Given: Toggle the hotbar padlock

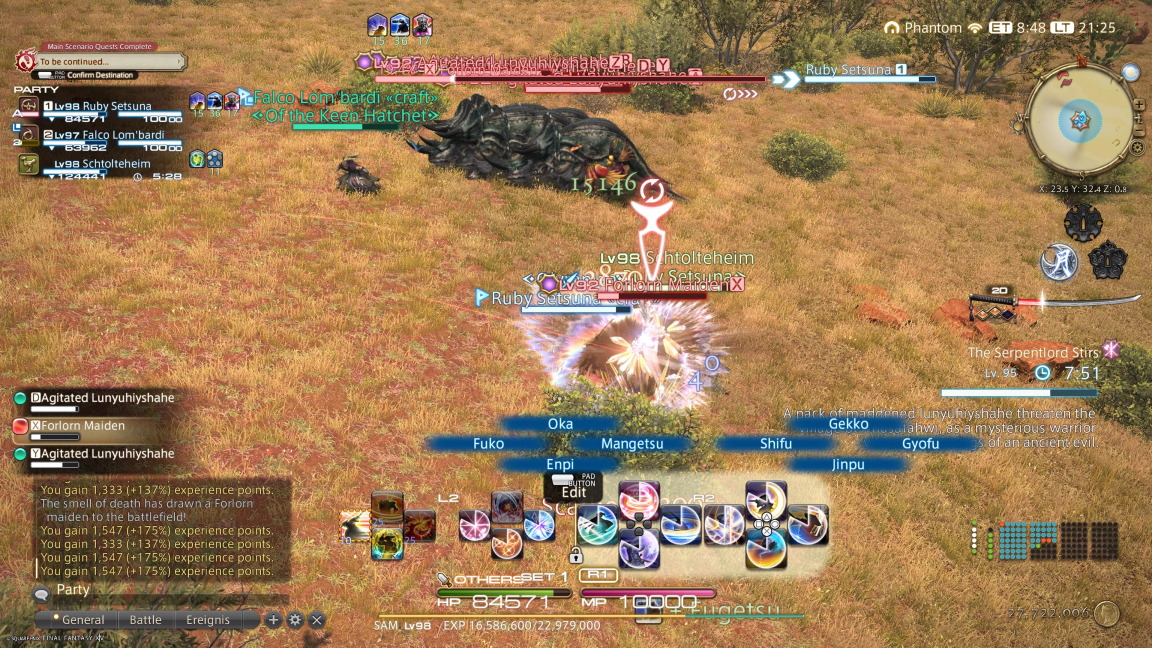Looking at the screenshot, I should tap(575, 555).
